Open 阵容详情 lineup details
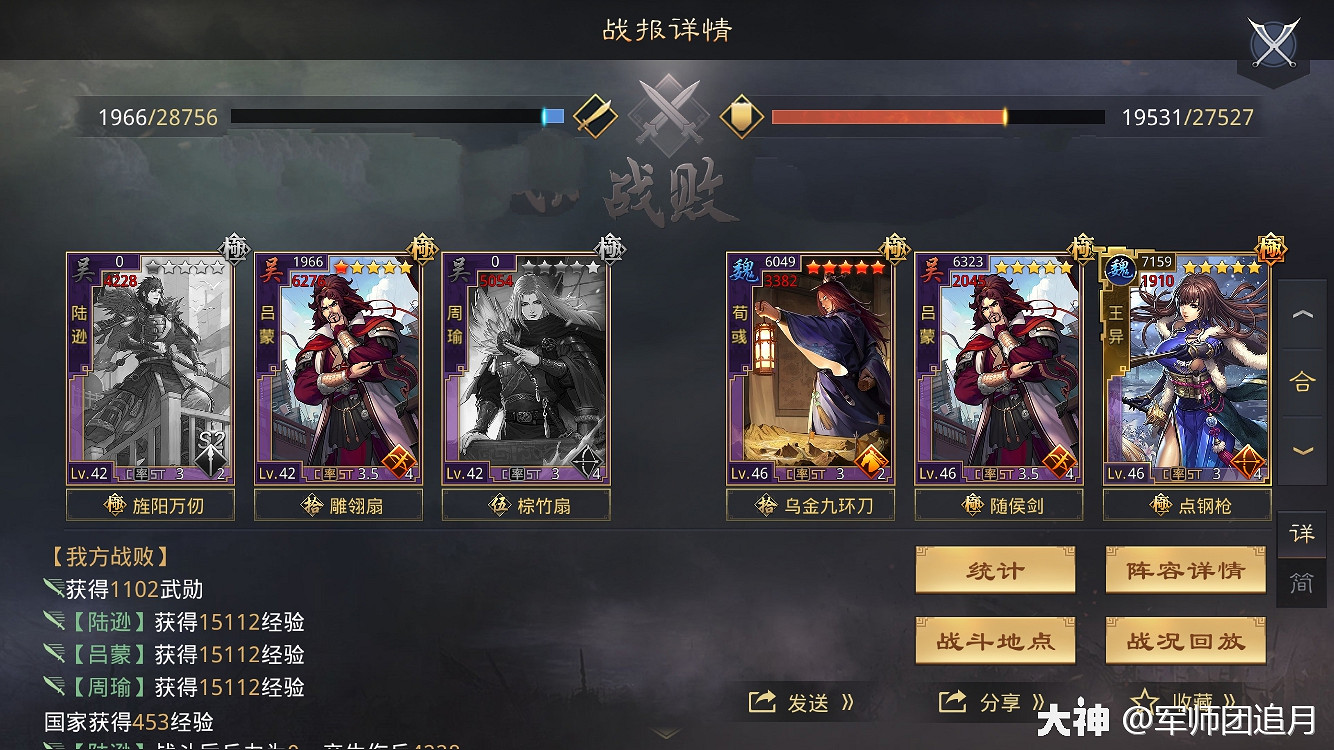The image size is (1334, 750). coord(1185,571)
